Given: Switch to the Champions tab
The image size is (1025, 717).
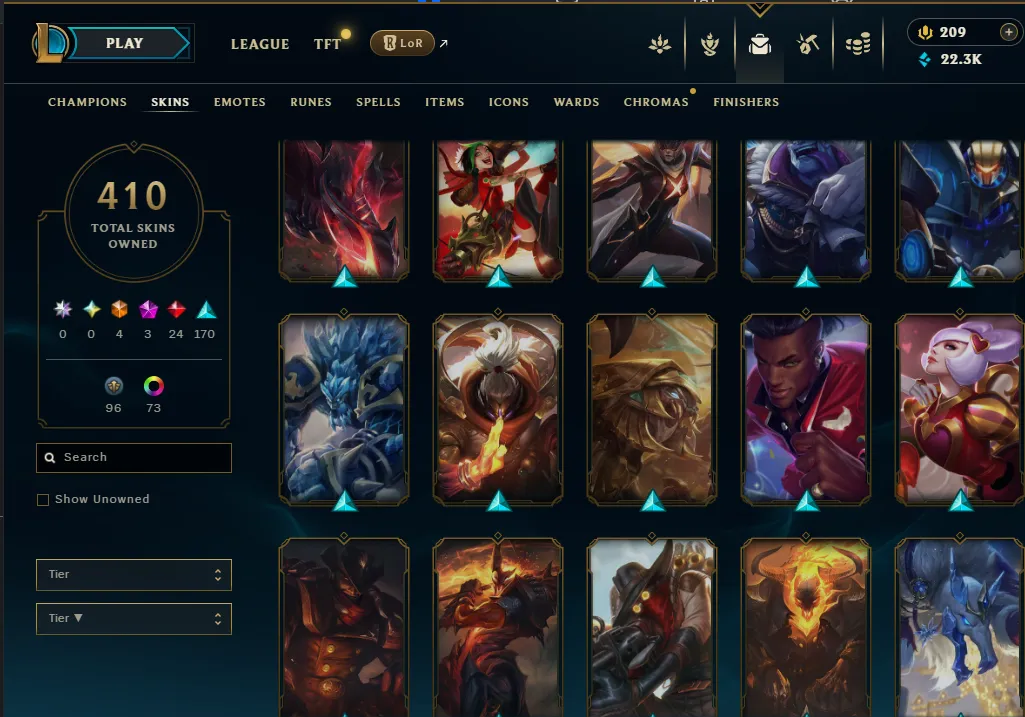Looking at the screenshot, I should (x=87, y=102).
